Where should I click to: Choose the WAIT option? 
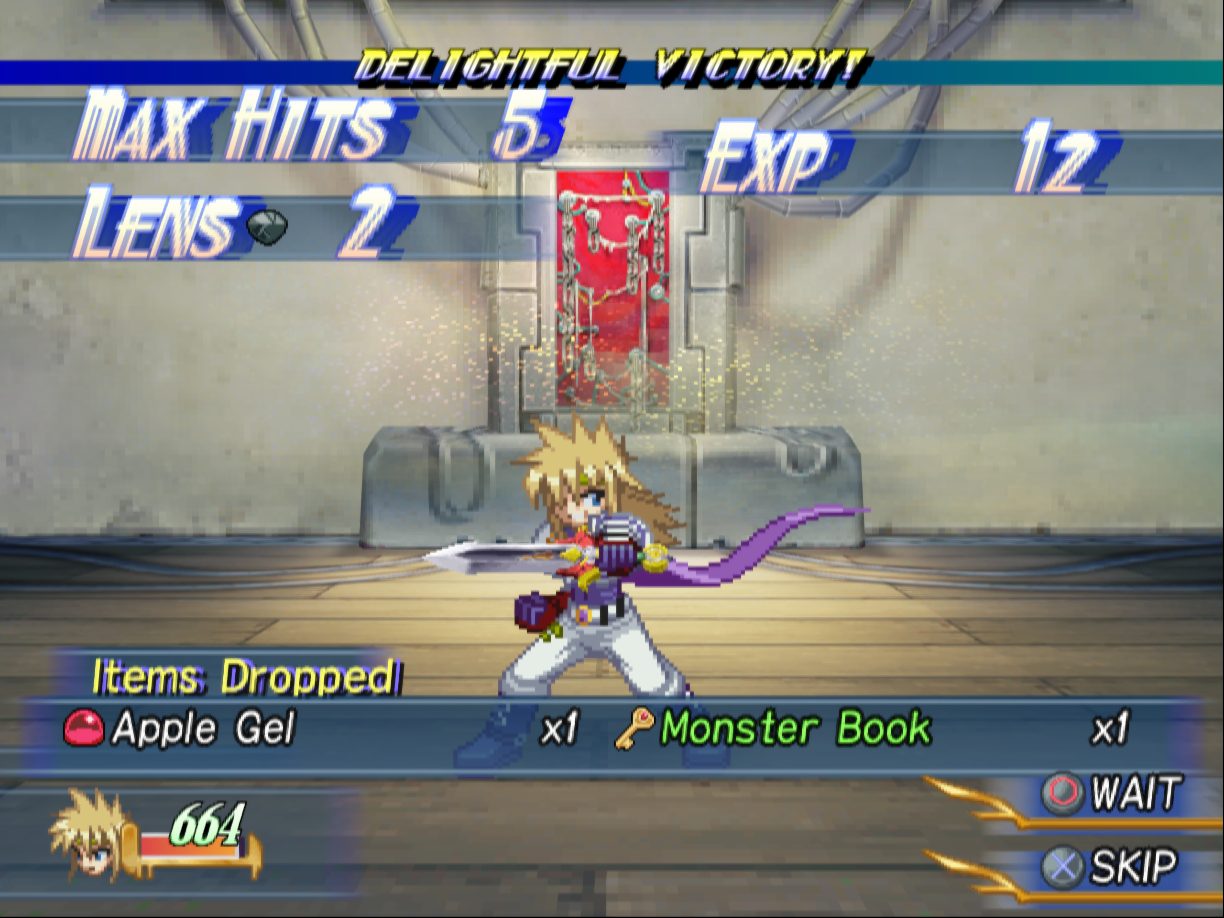click(x=1110, y=794)
